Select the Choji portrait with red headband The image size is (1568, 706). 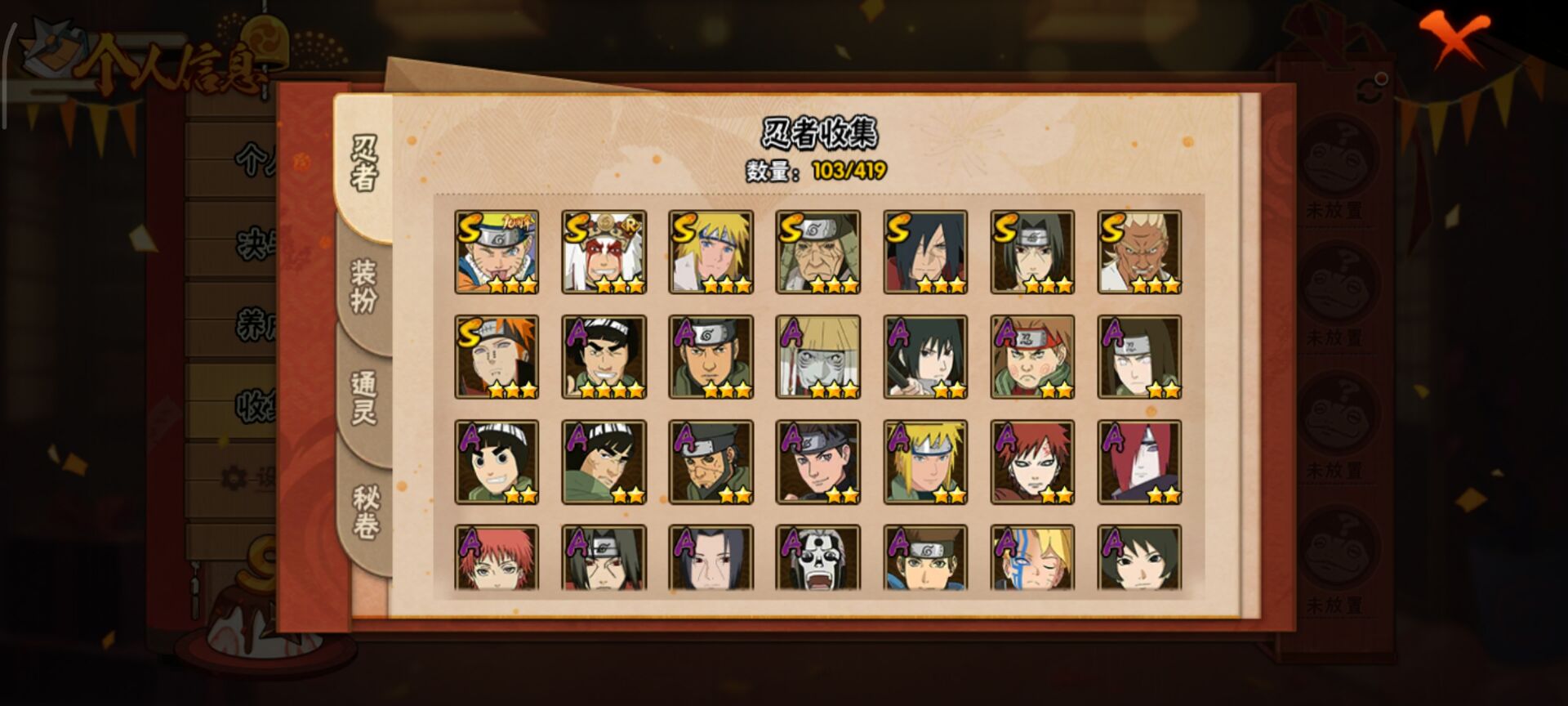pos(1032,357)
